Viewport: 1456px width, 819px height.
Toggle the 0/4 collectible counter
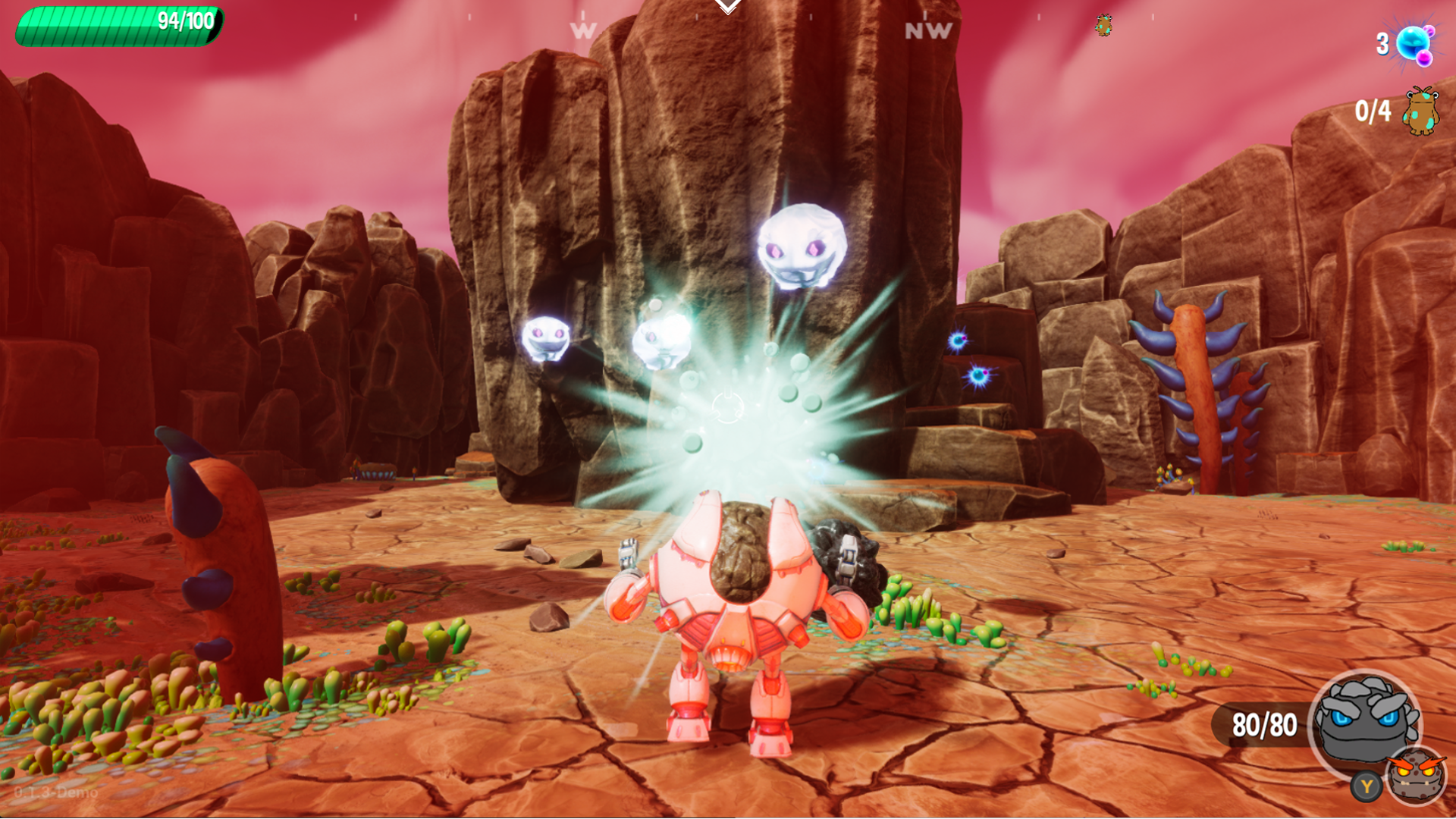click(x=1373, y=111)
